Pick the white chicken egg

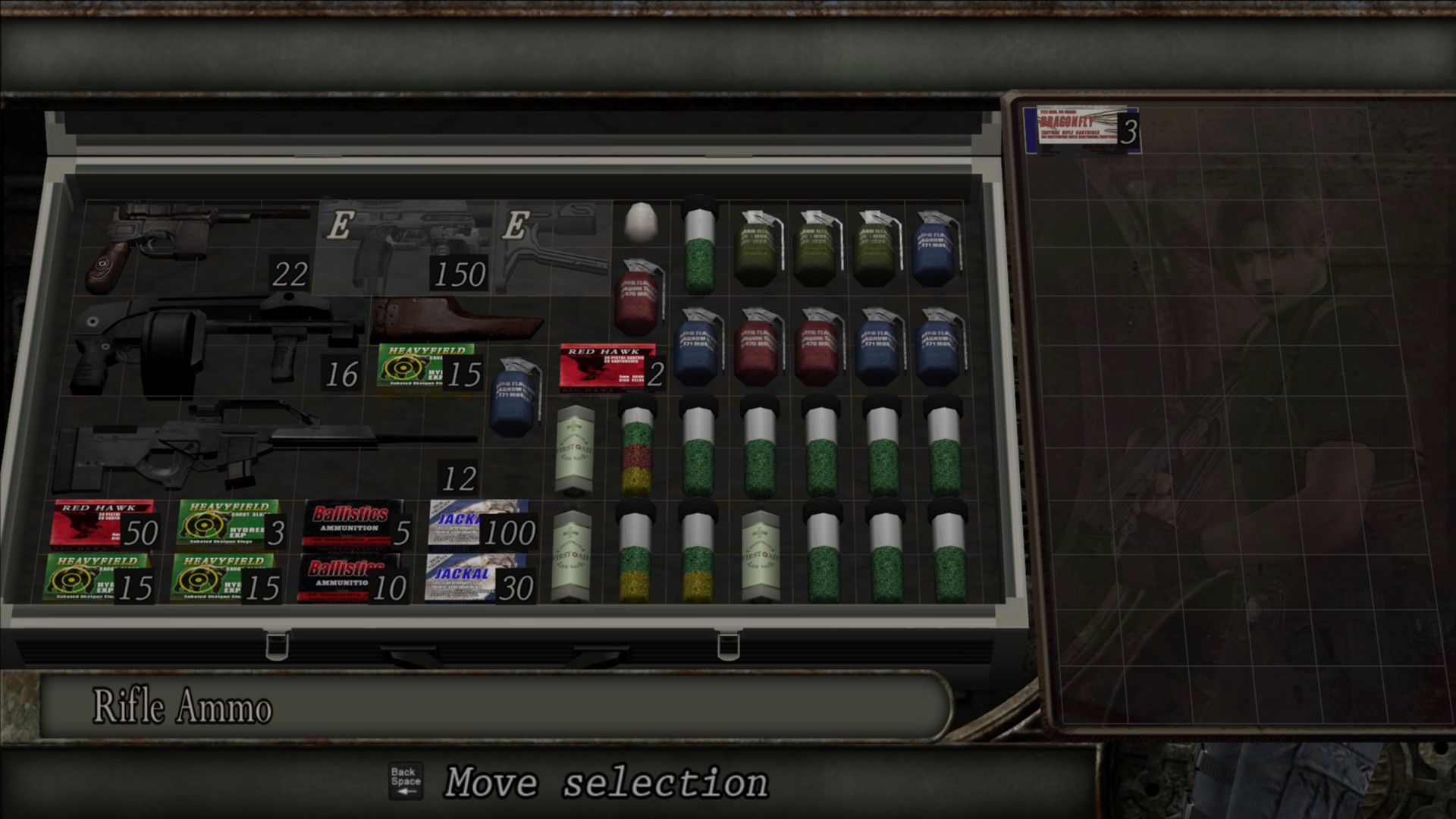[x=642, y=222]
